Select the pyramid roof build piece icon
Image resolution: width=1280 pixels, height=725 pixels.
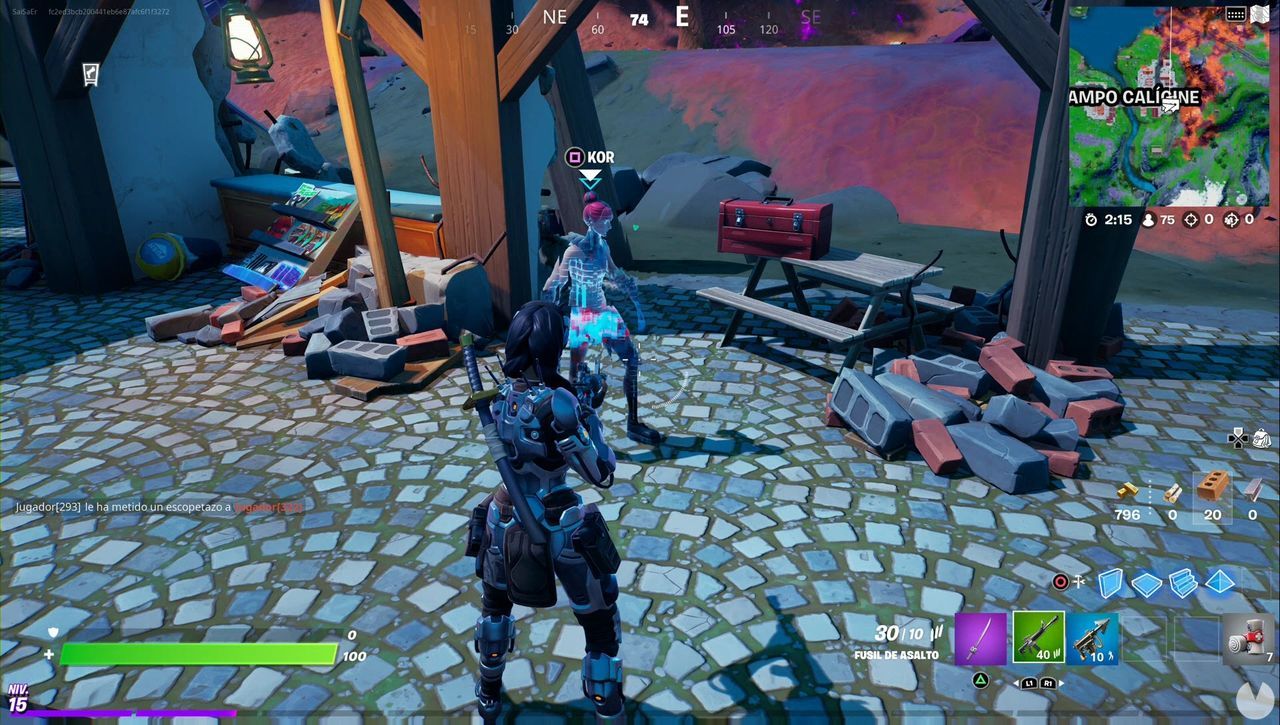pos(1219,583)
